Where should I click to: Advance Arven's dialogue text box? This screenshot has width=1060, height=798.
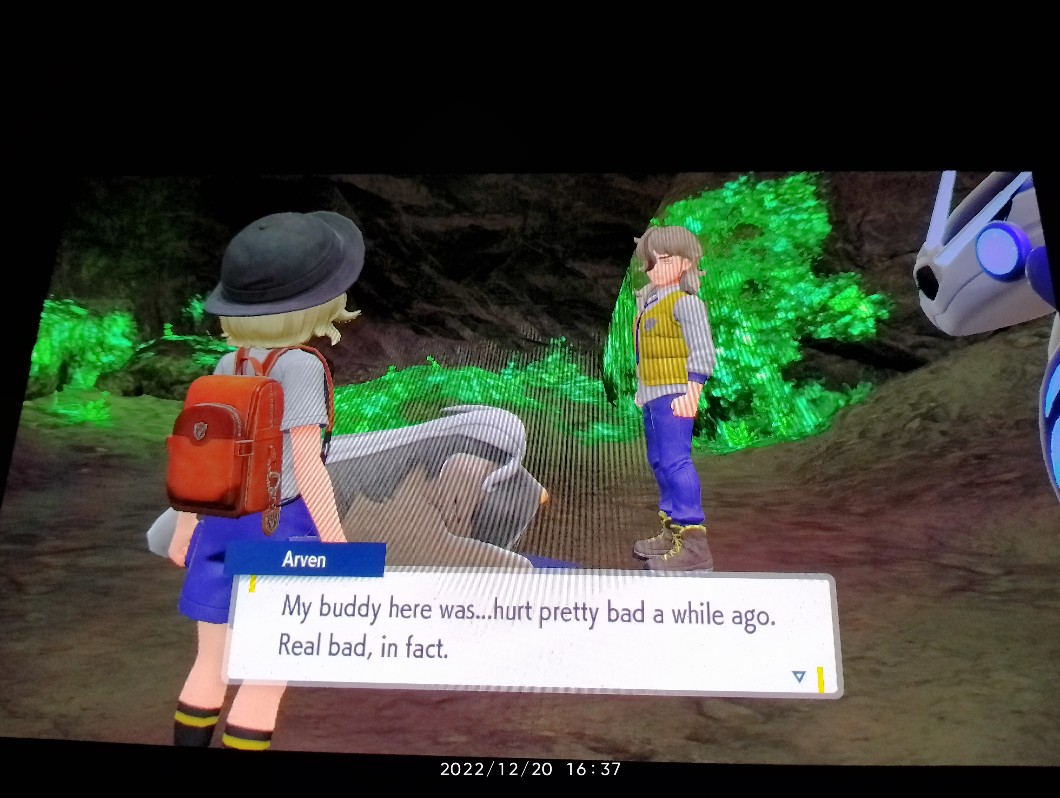point(530,632)
